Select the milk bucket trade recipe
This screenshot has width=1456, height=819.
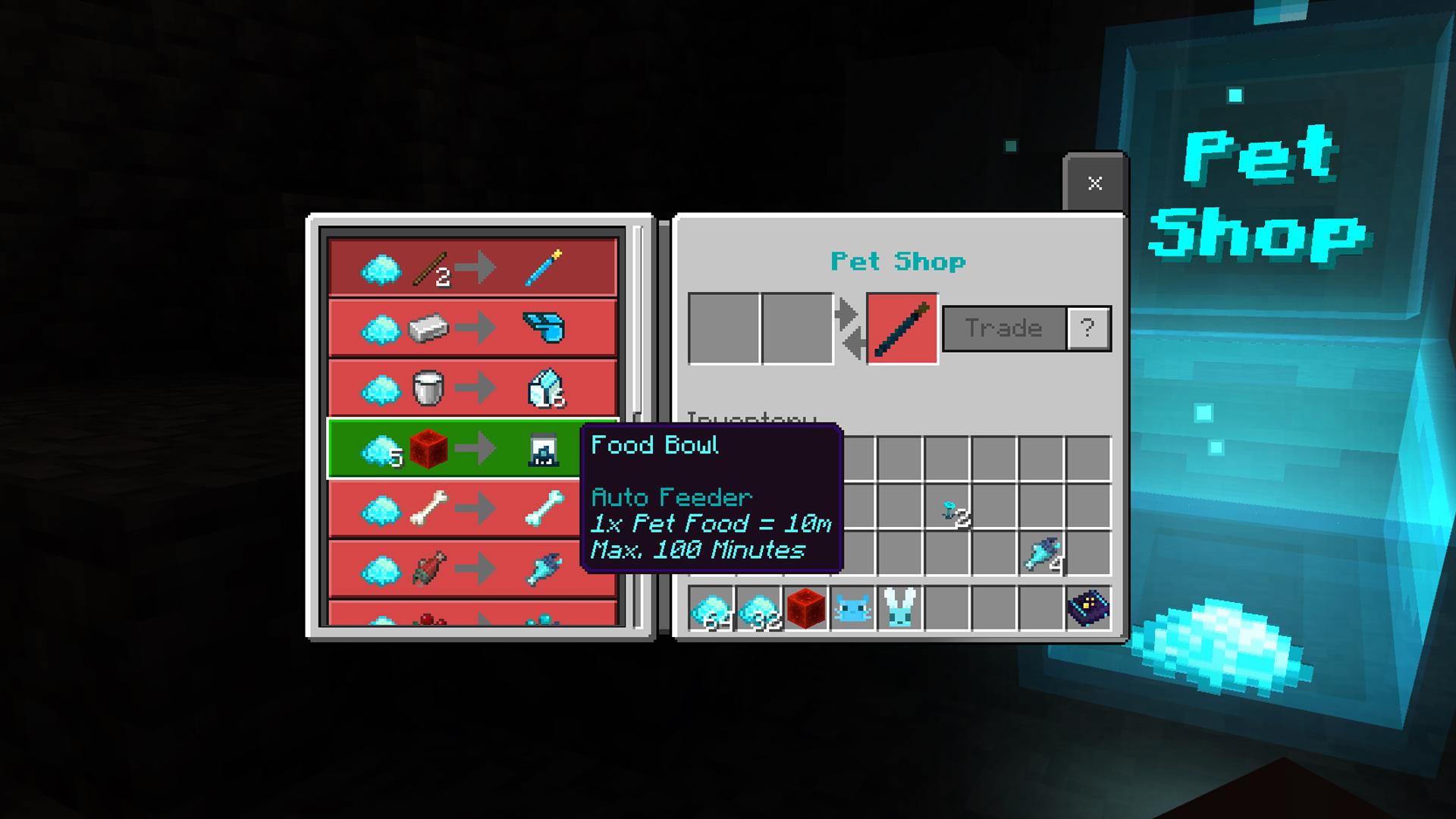coord(470,388)
